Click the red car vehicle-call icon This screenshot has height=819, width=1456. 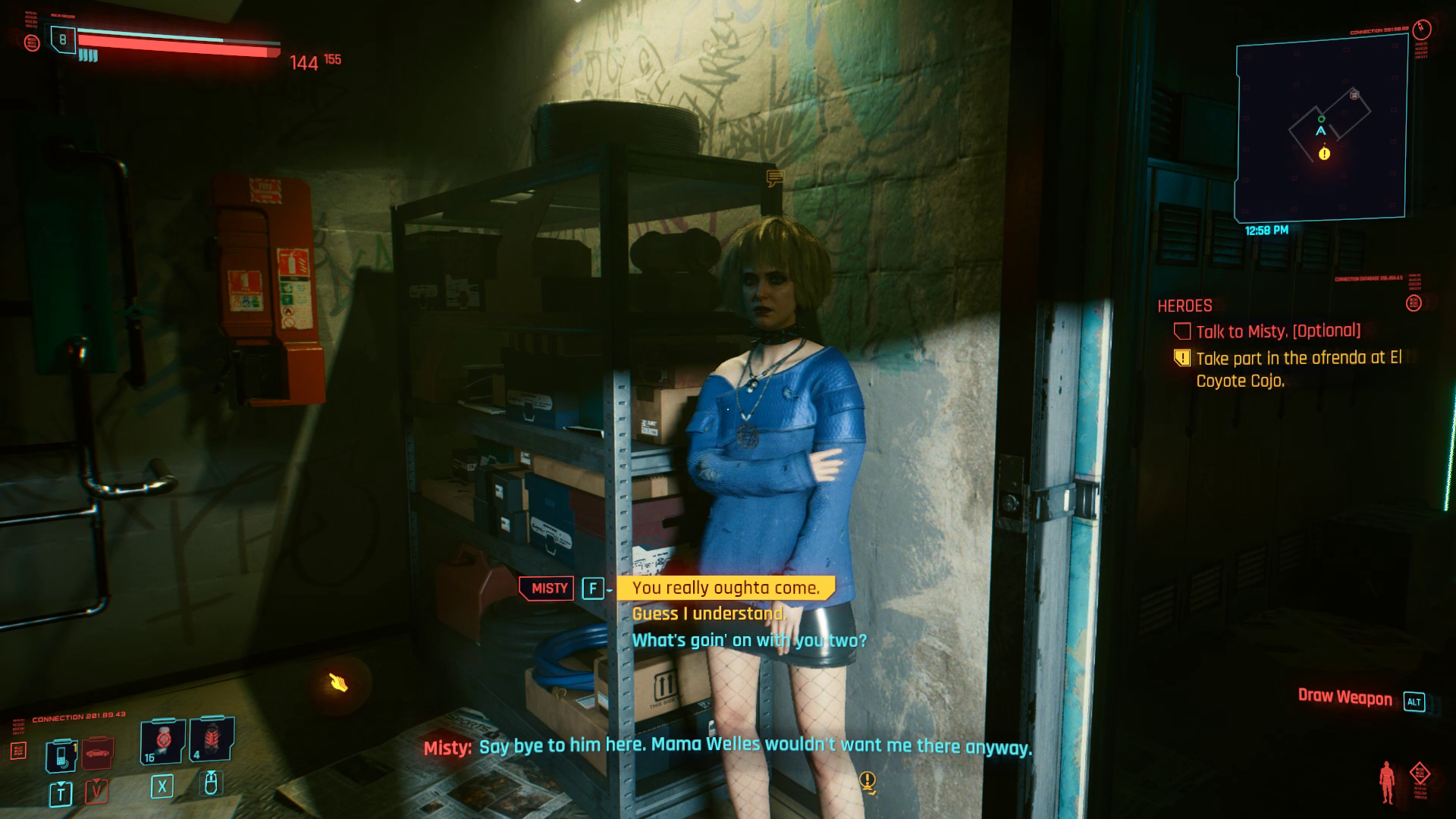point(97,754)
